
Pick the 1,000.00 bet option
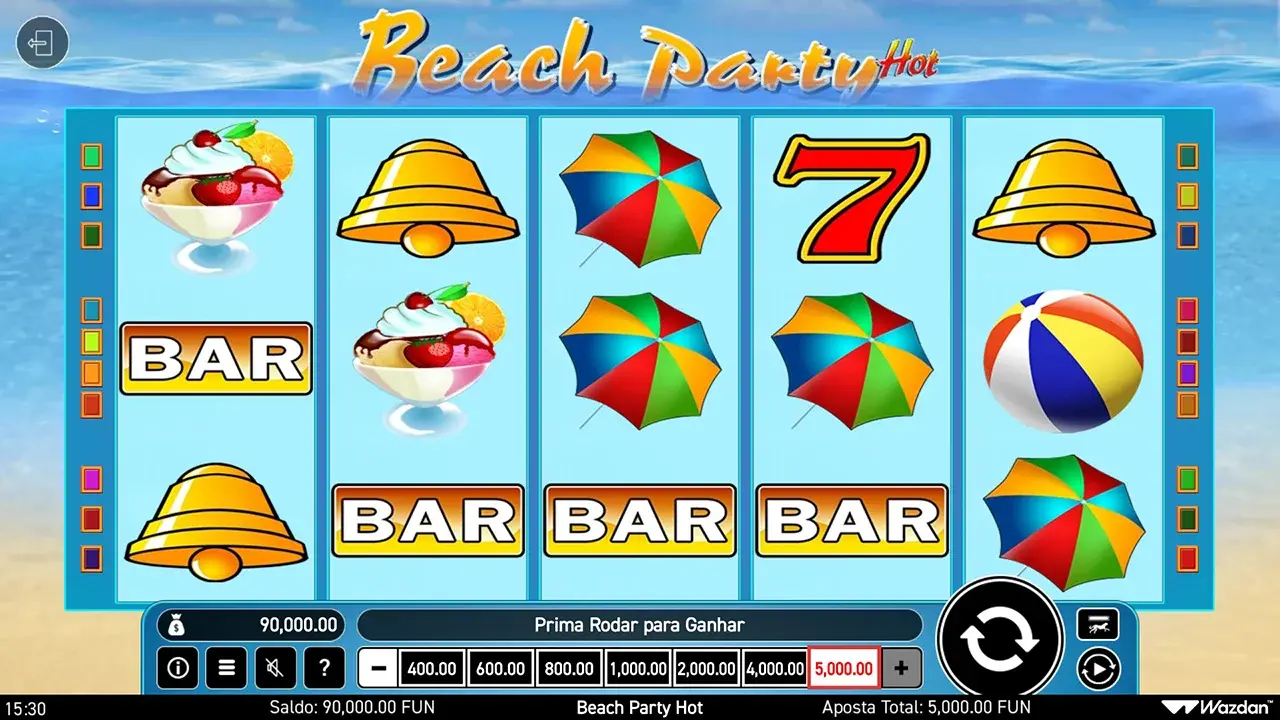click(x=638, y=668)
